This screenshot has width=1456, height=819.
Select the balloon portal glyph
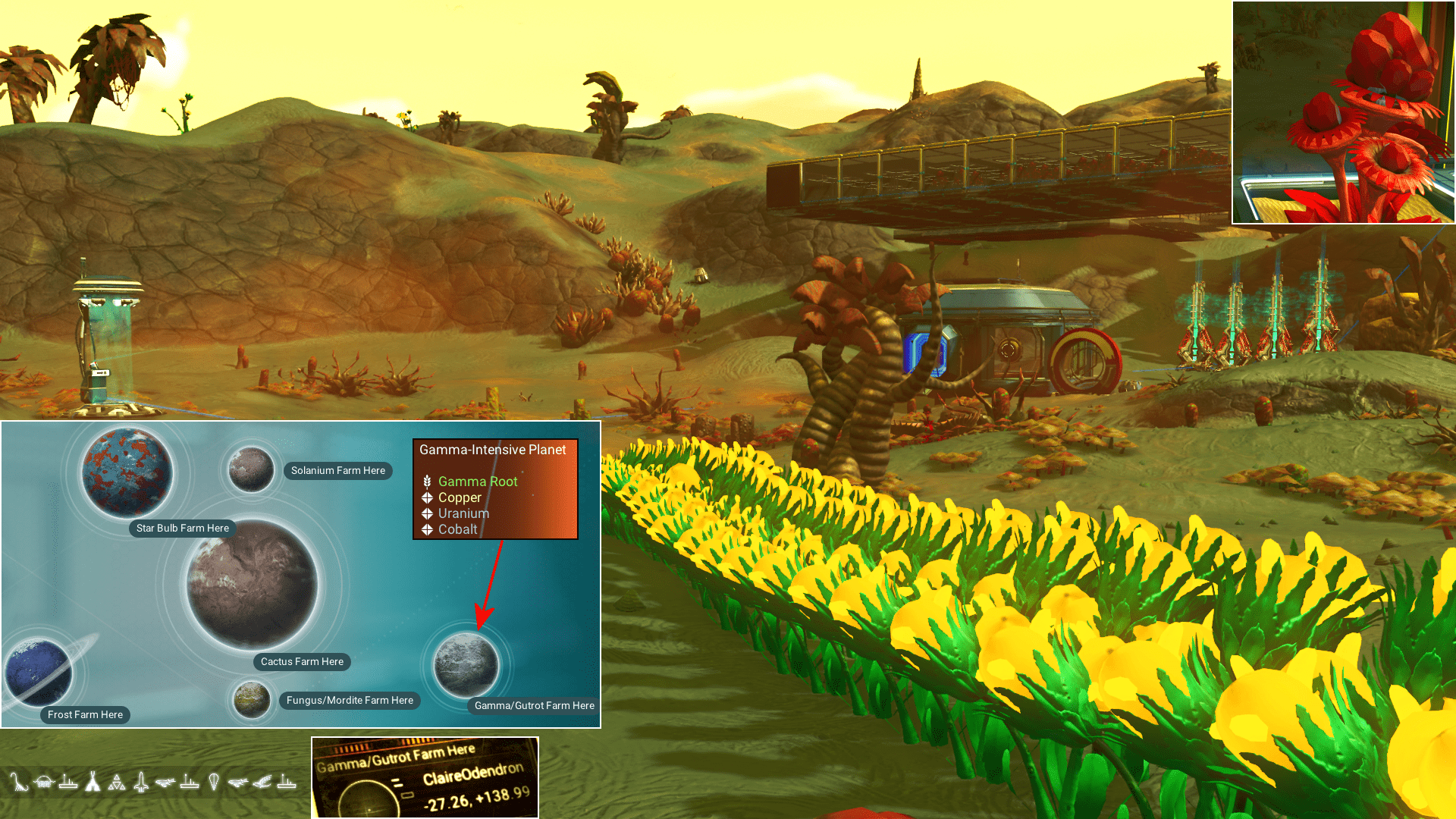coord(213,781)
